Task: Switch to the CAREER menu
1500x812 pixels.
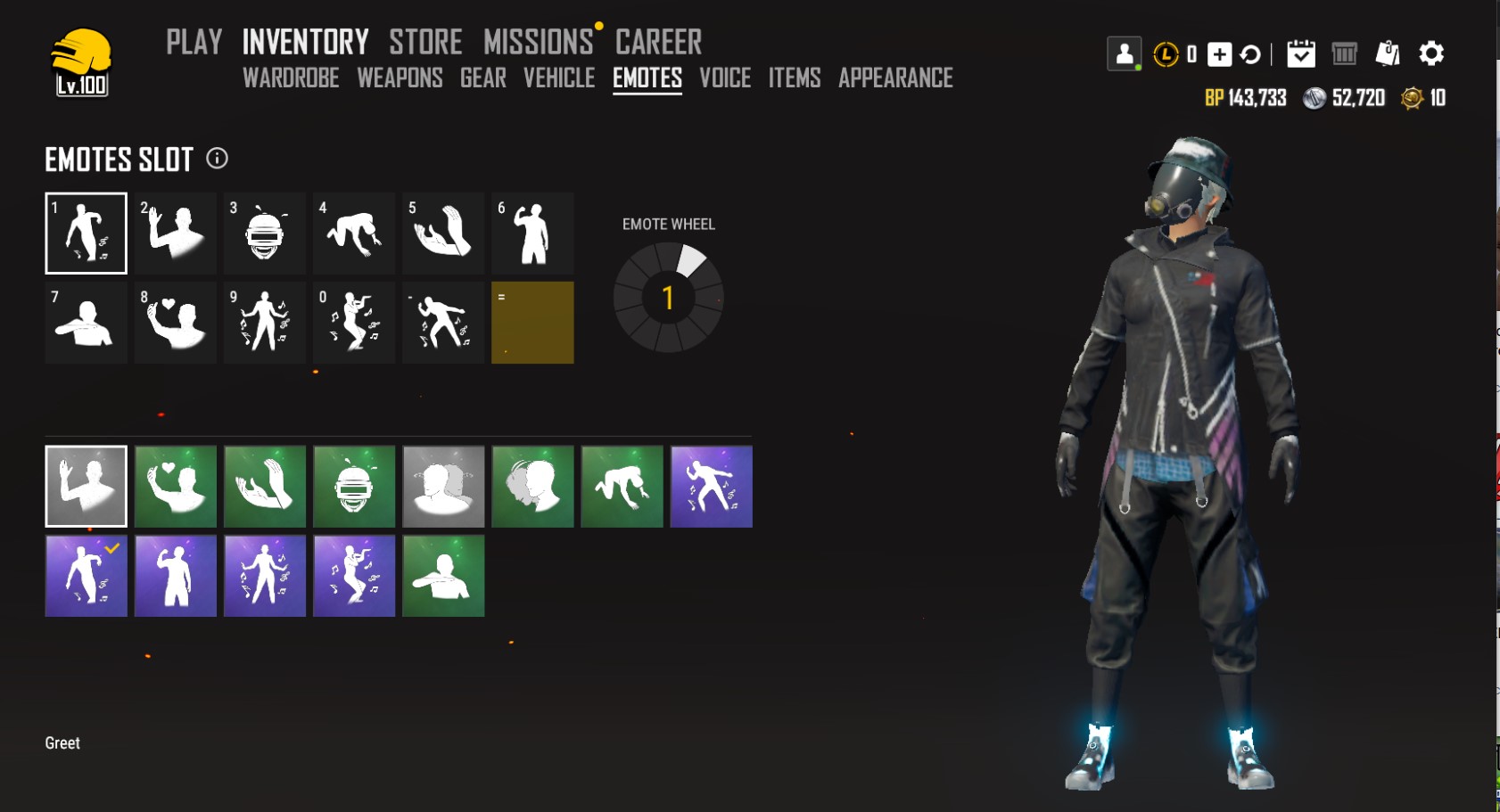Action: 658,42
